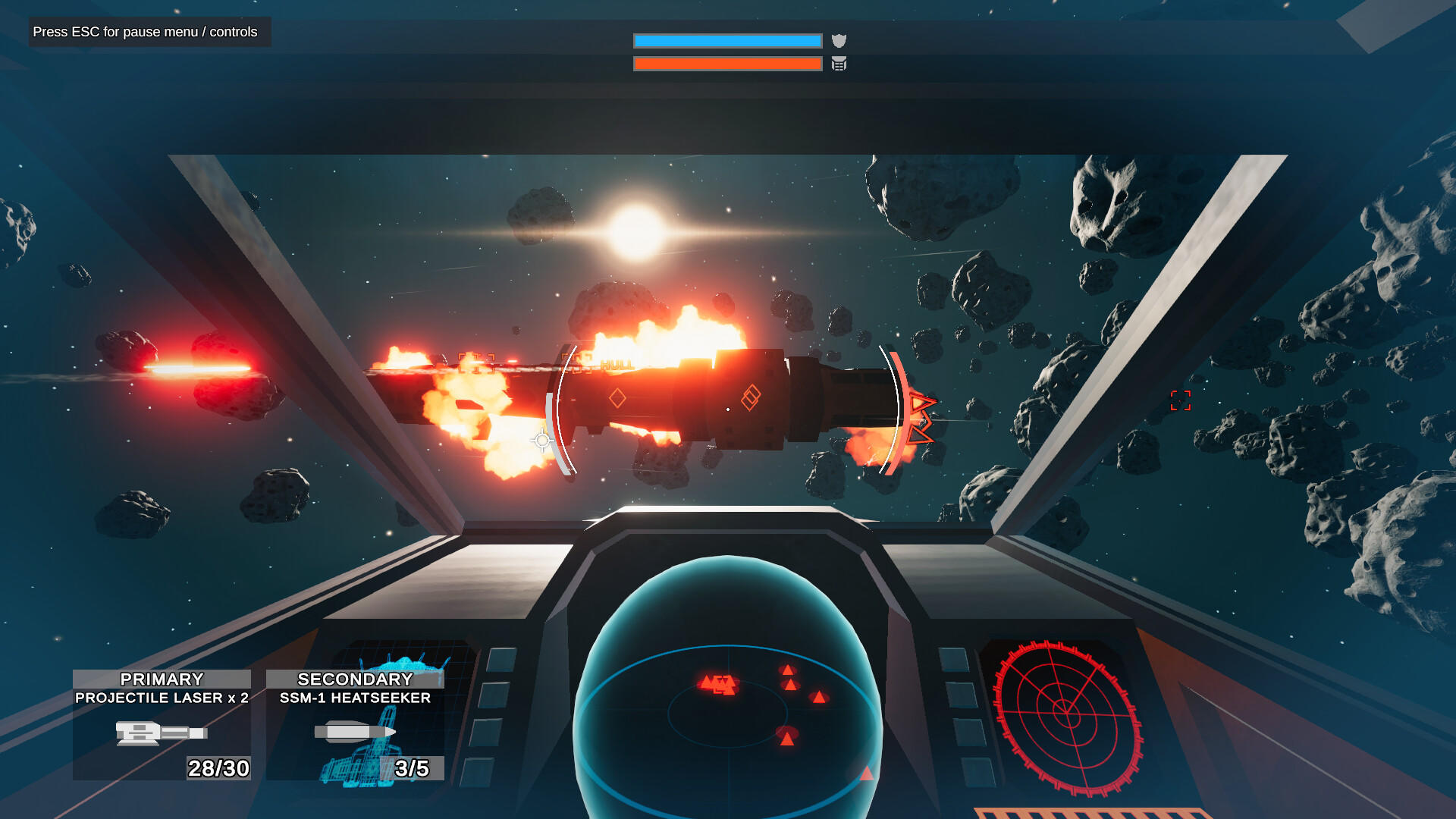Screen dimensions: 1456x819
Task: Click the shield status icon
Action: click(x=839, y=40)
